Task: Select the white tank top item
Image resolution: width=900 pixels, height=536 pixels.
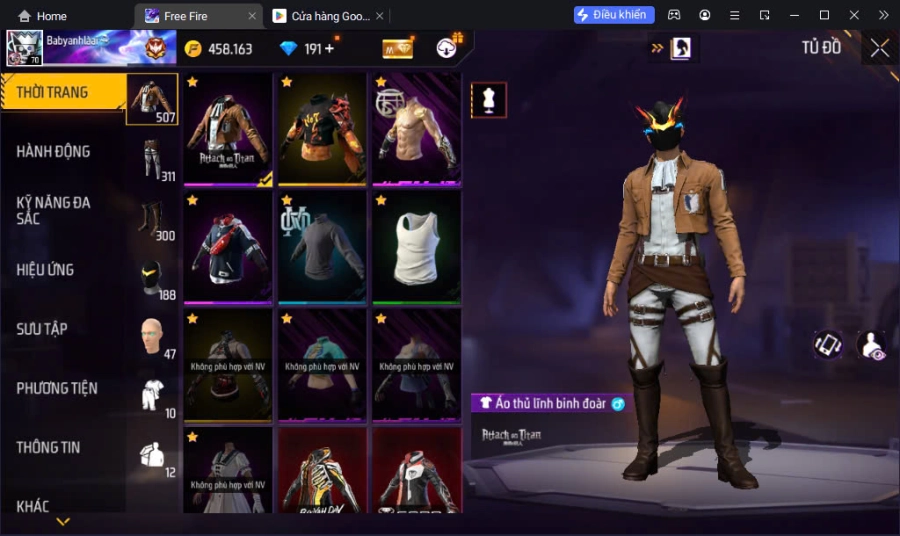Action: point(416,247)
